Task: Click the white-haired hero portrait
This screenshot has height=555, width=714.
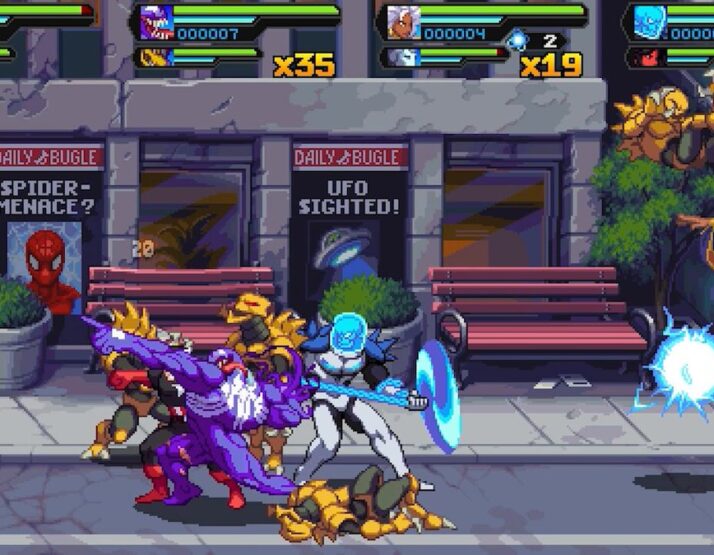Action: [402, 22]
